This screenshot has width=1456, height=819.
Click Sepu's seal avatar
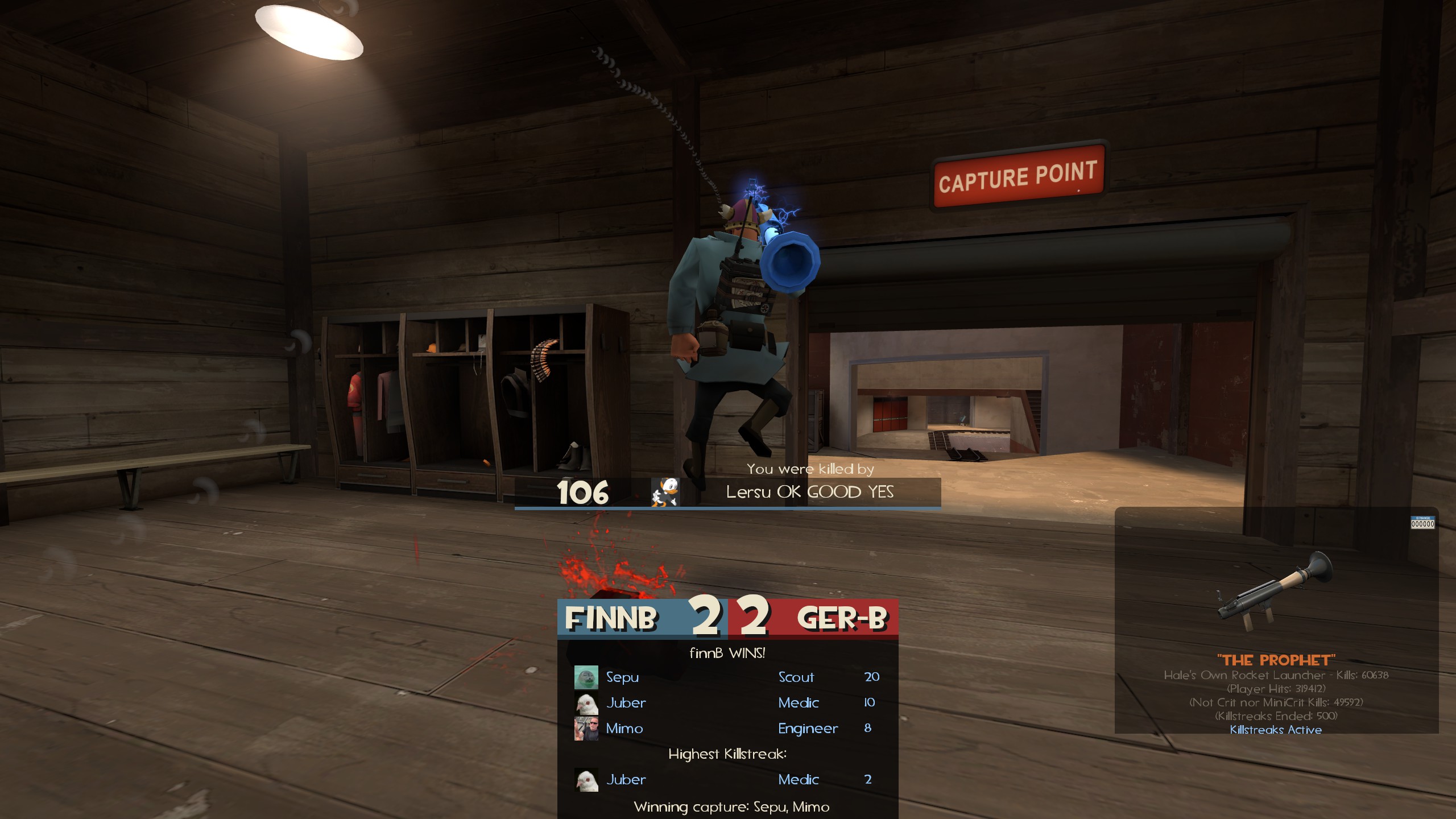click(x=586, y=677)
